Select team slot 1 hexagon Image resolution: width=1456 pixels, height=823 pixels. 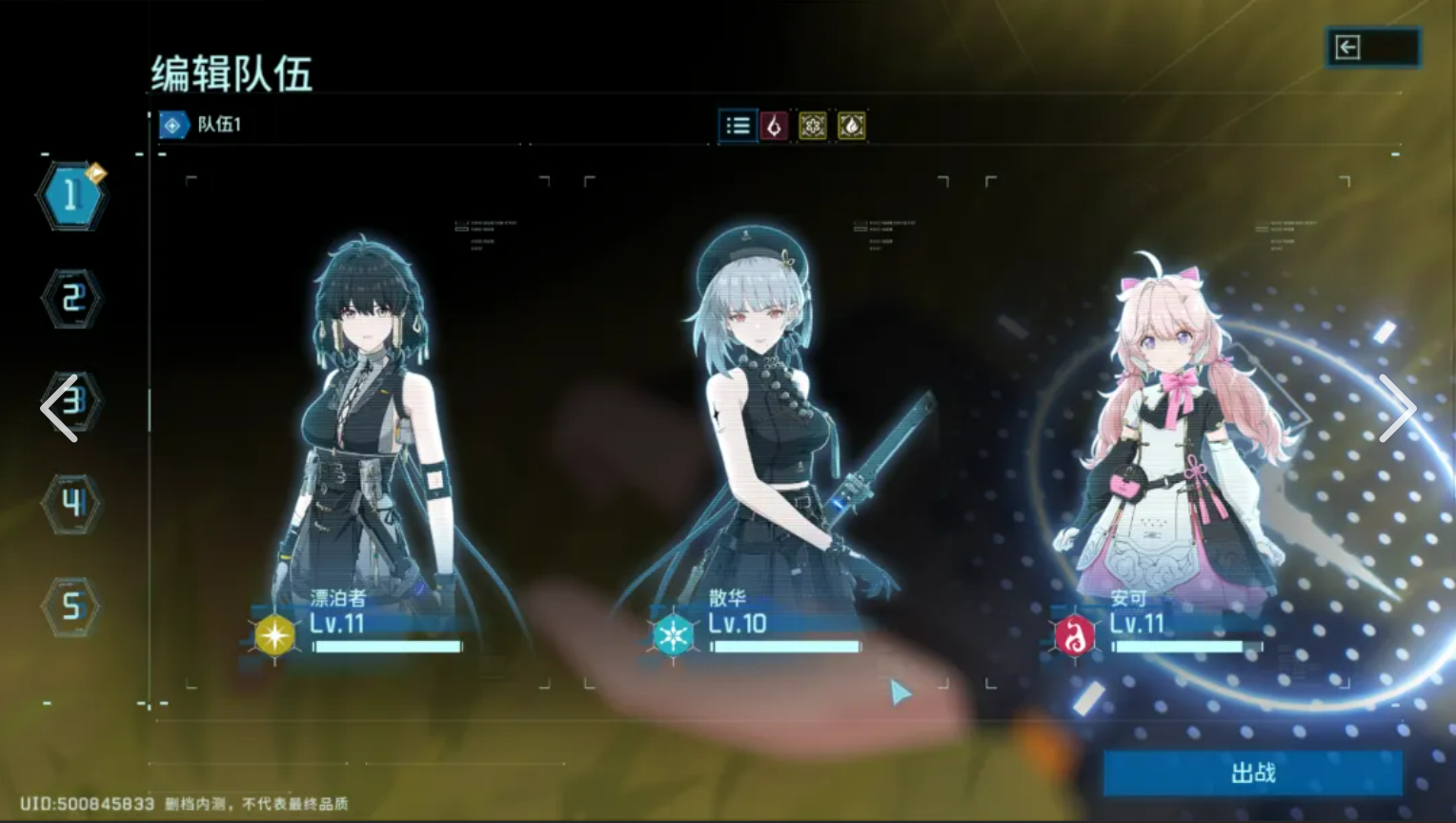71,196
